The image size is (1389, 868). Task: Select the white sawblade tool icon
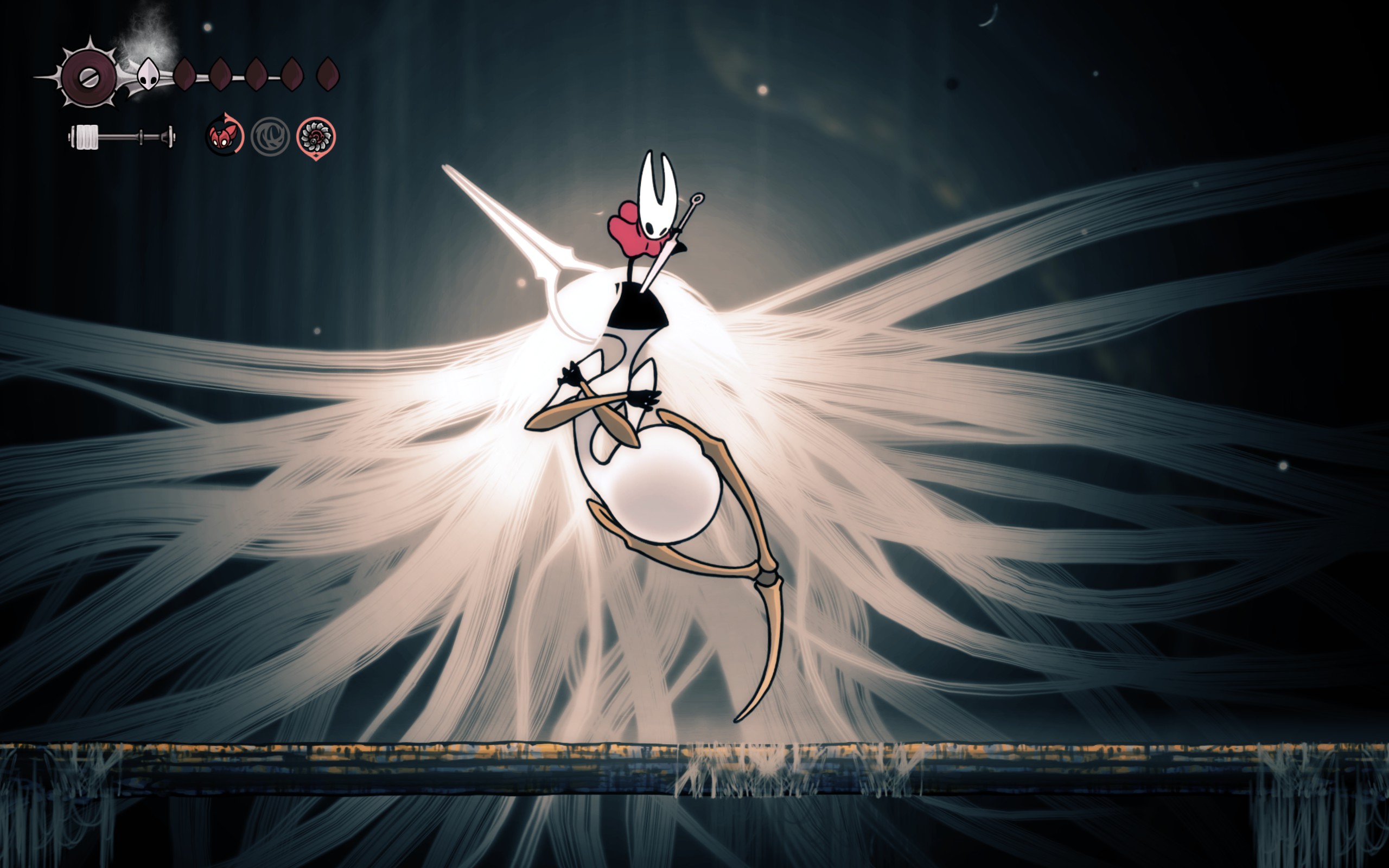[x=316, y=137]
